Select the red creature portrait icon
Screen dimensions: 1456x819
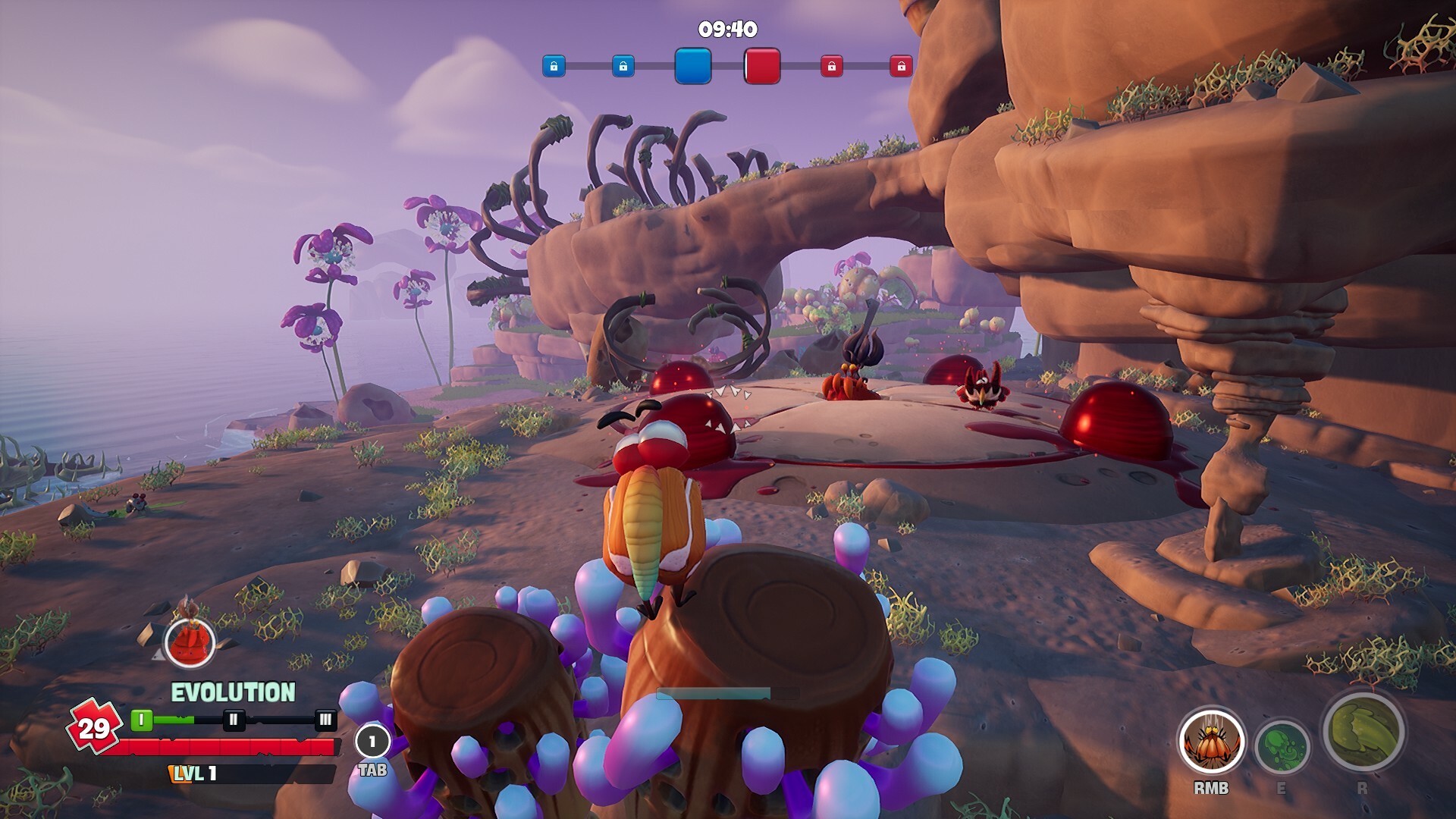190,642
